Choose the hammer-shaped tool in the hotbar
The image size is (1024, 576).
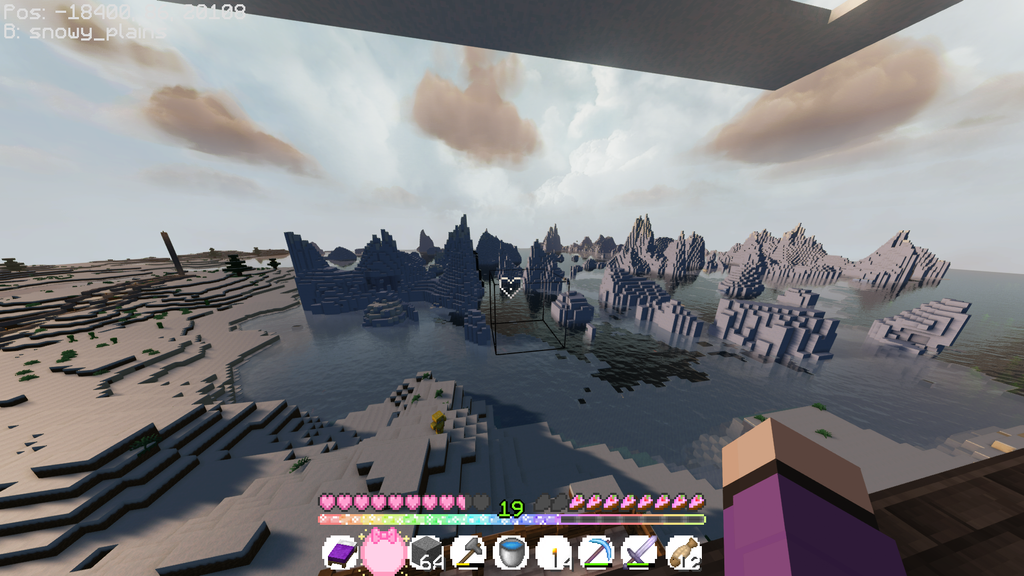tap(469, 553)
